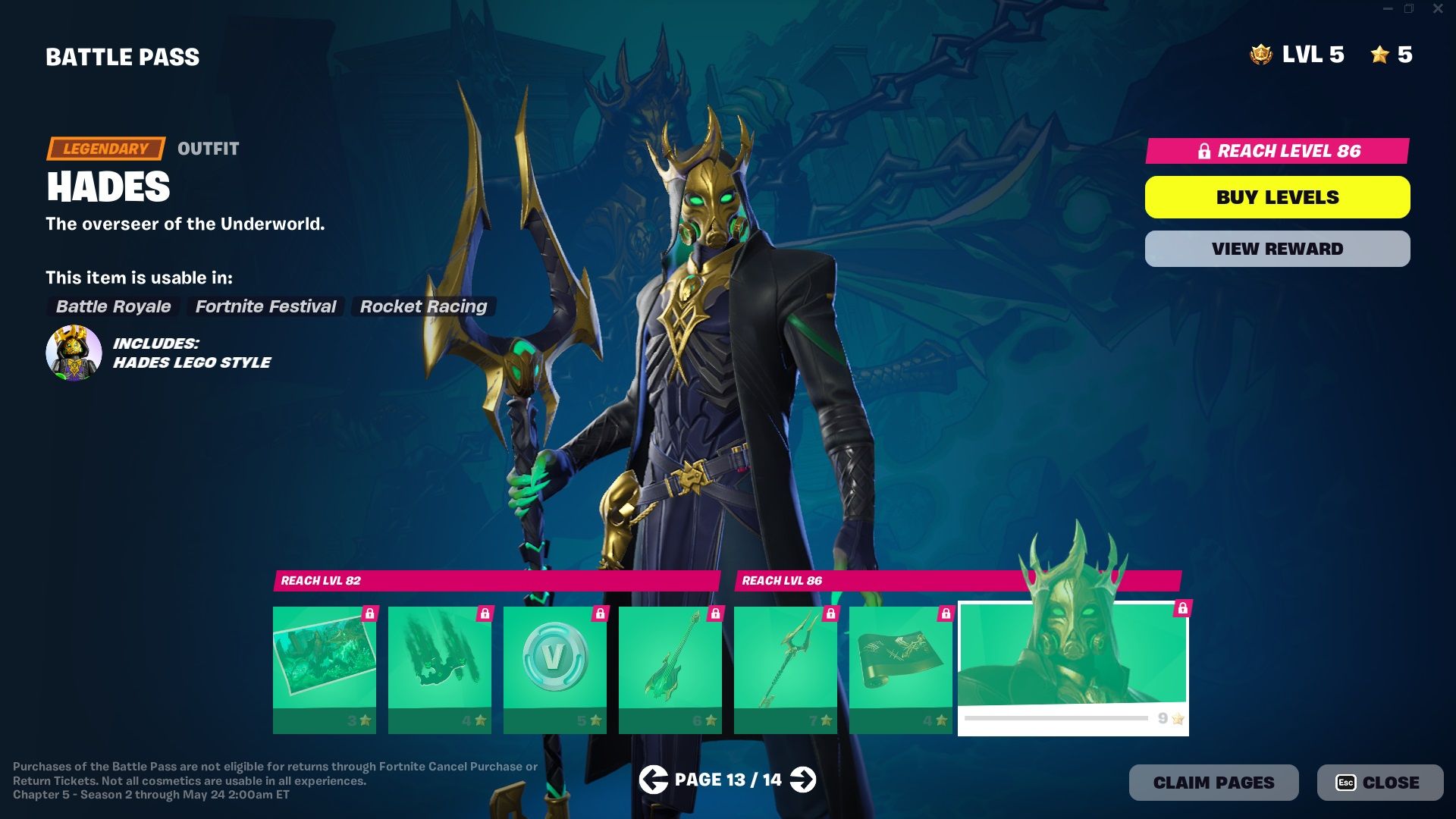Open the REACH LEVEL 86 banner
The height and width of the screenshot is (819, 1456).
tap(1277, 152)
